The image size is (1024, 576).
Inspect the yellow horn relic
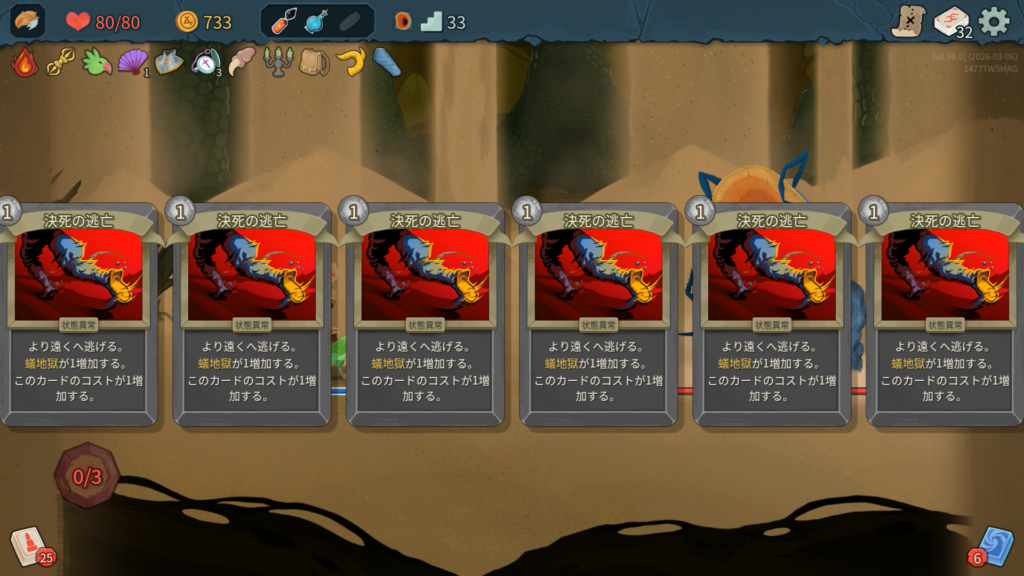(350, 62)
